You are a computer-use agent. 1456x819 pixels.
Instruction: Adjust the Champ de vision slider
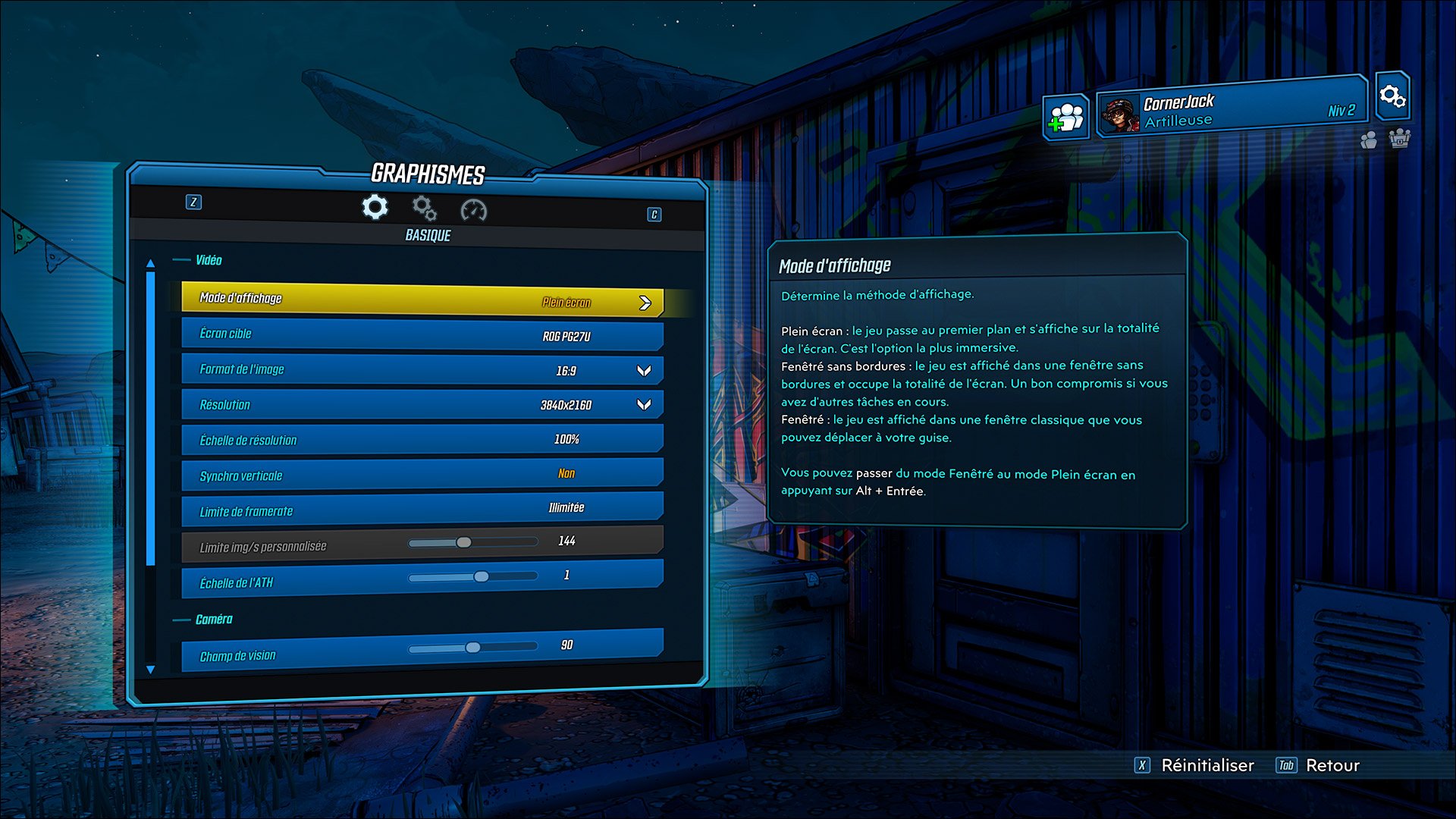click(x=472, y=648)
